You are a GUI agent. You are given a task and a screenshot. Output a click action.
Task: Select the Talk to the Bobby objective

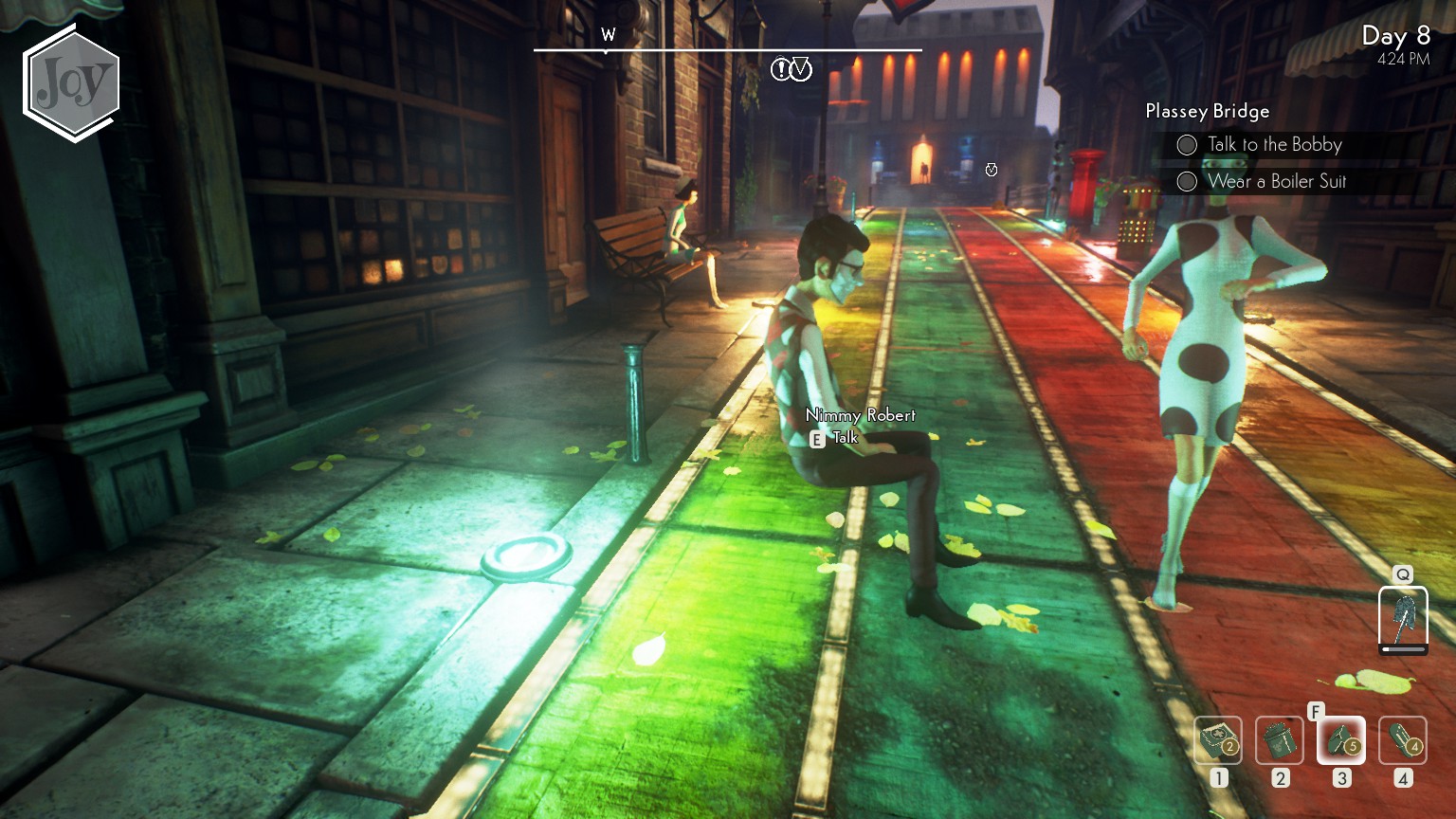point(1274,145)
